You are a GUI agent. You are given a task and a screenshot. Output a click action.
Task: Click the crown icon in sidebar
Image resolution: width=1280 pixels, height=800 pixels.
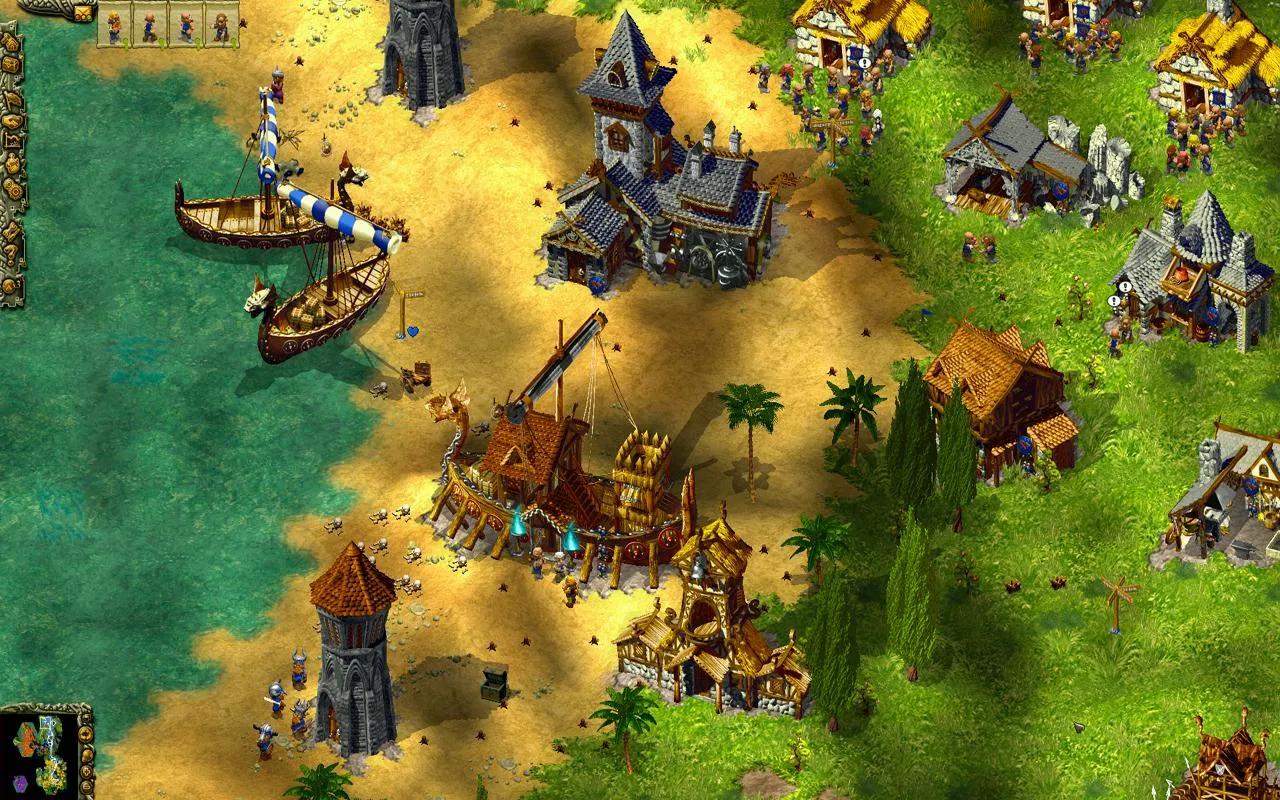tap(13, 142)
